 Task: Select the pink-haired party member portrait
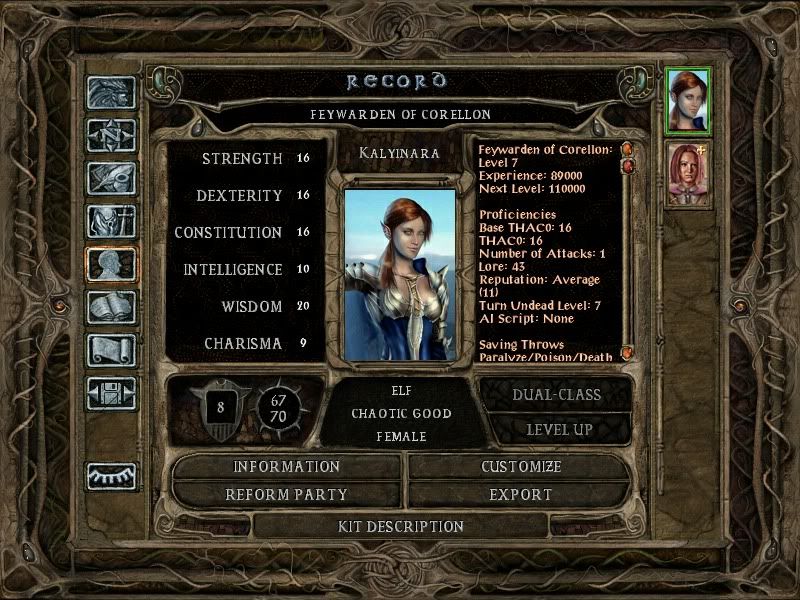coord(687,174)
